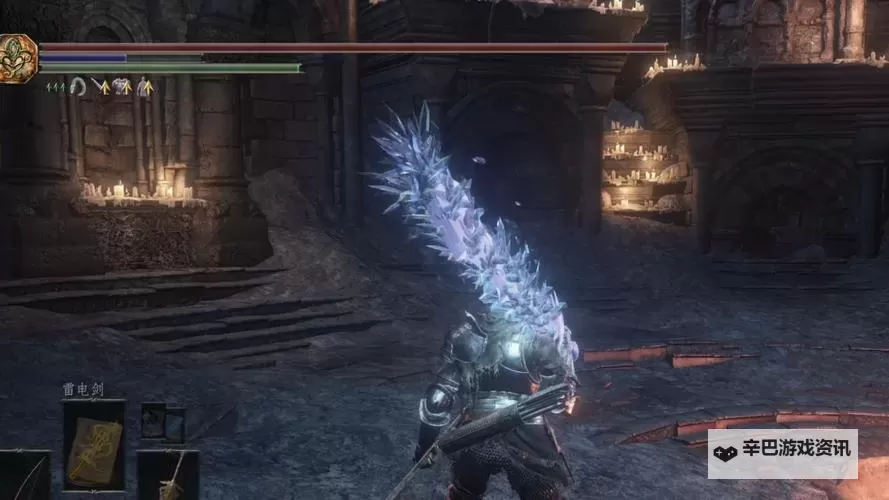Screen dimensions: 889x500
Task: Select the right-hand sword weapon slot
Action: tap(168, 475)
